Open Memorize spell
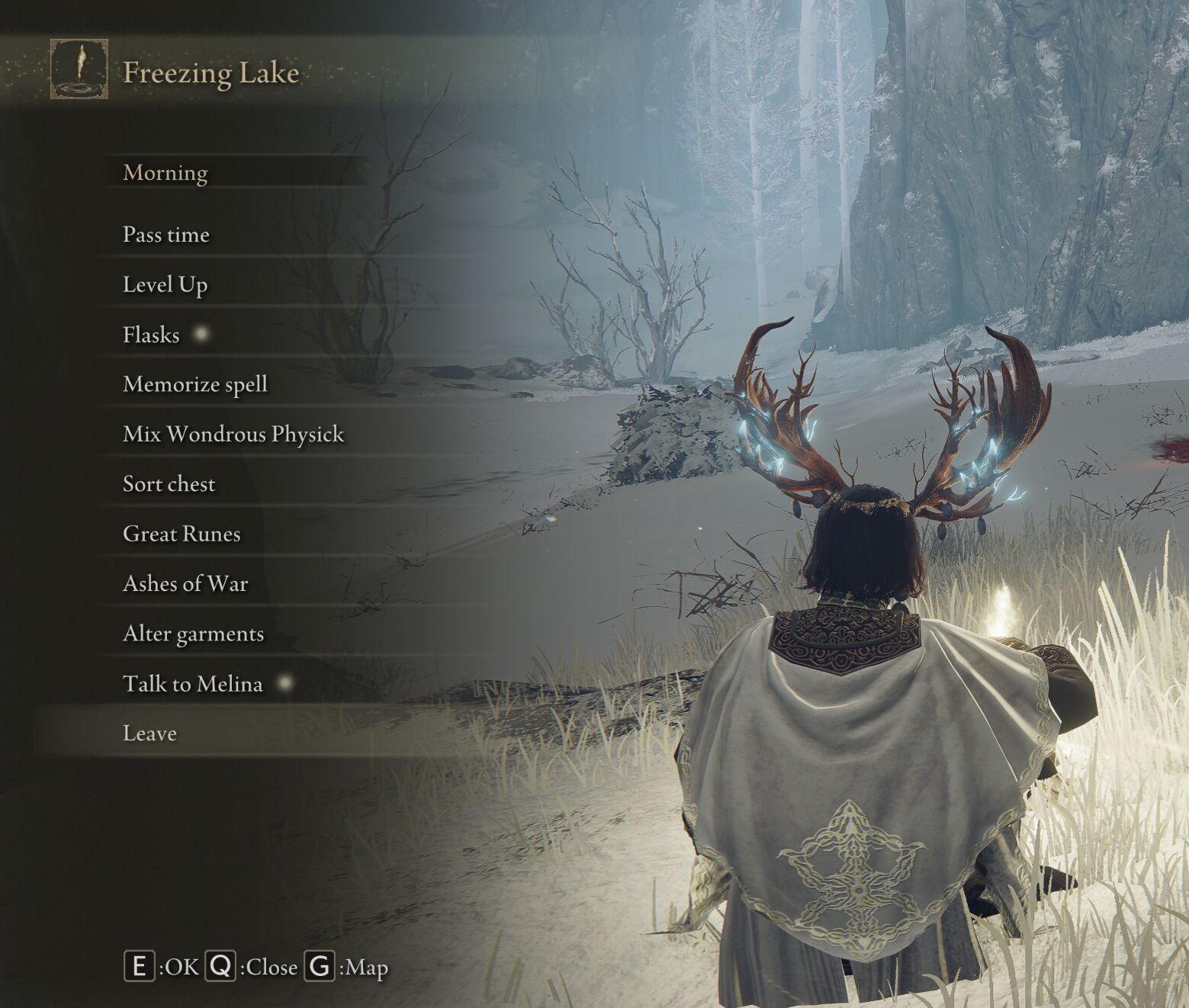 tap(195, 384)
